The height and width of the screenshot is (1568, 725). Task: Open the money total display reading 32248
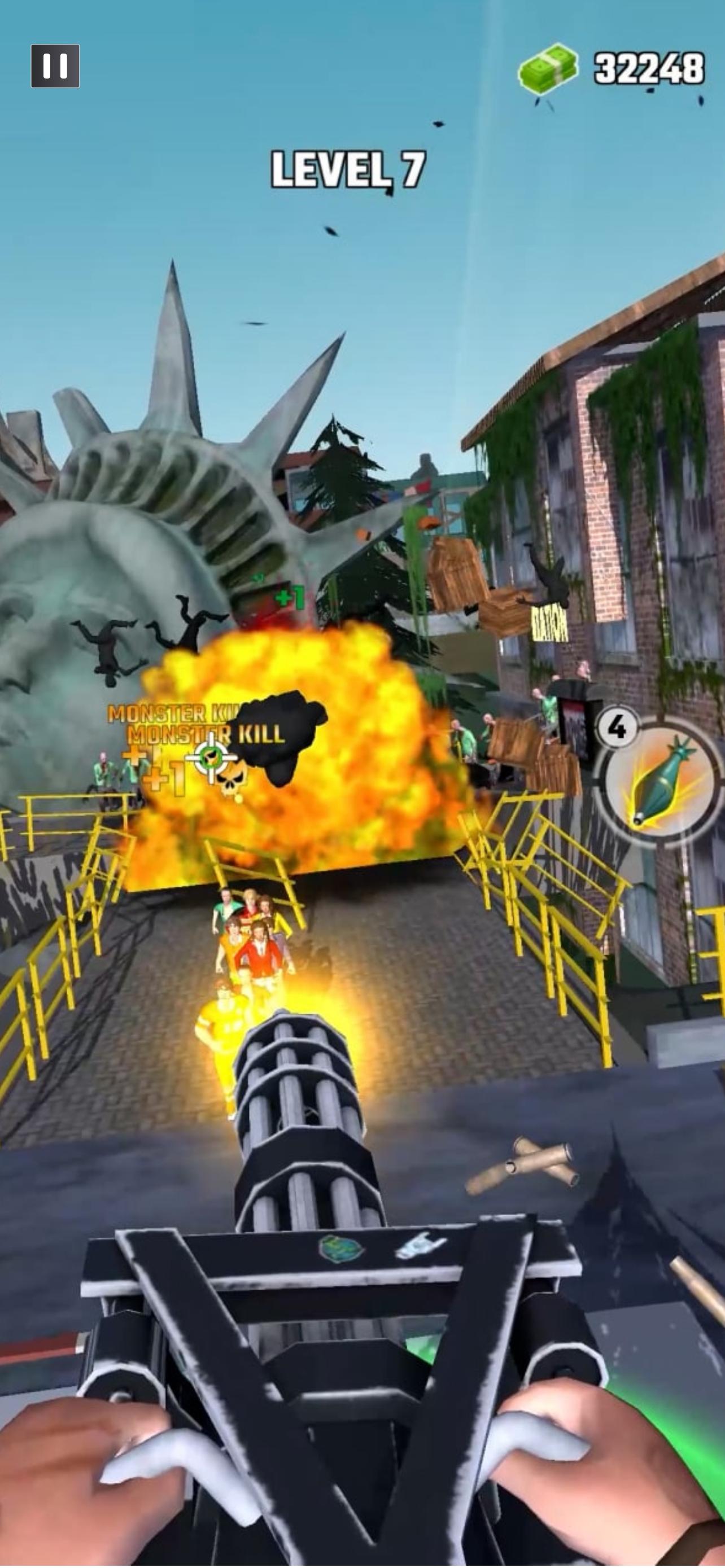tap(647, 67)
